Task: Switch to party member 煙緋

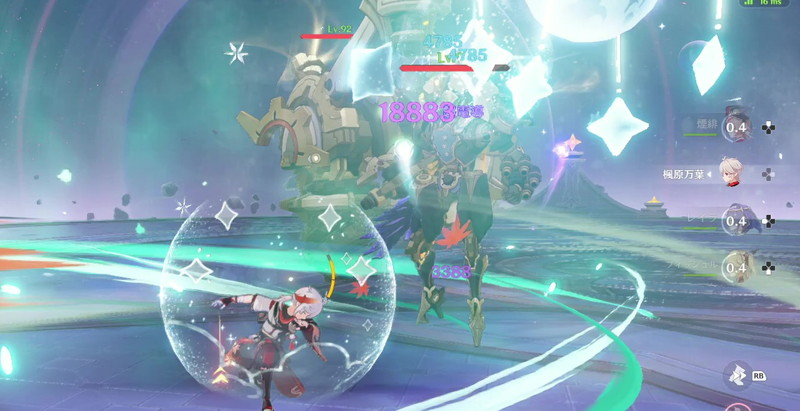Action: (737, 127)
